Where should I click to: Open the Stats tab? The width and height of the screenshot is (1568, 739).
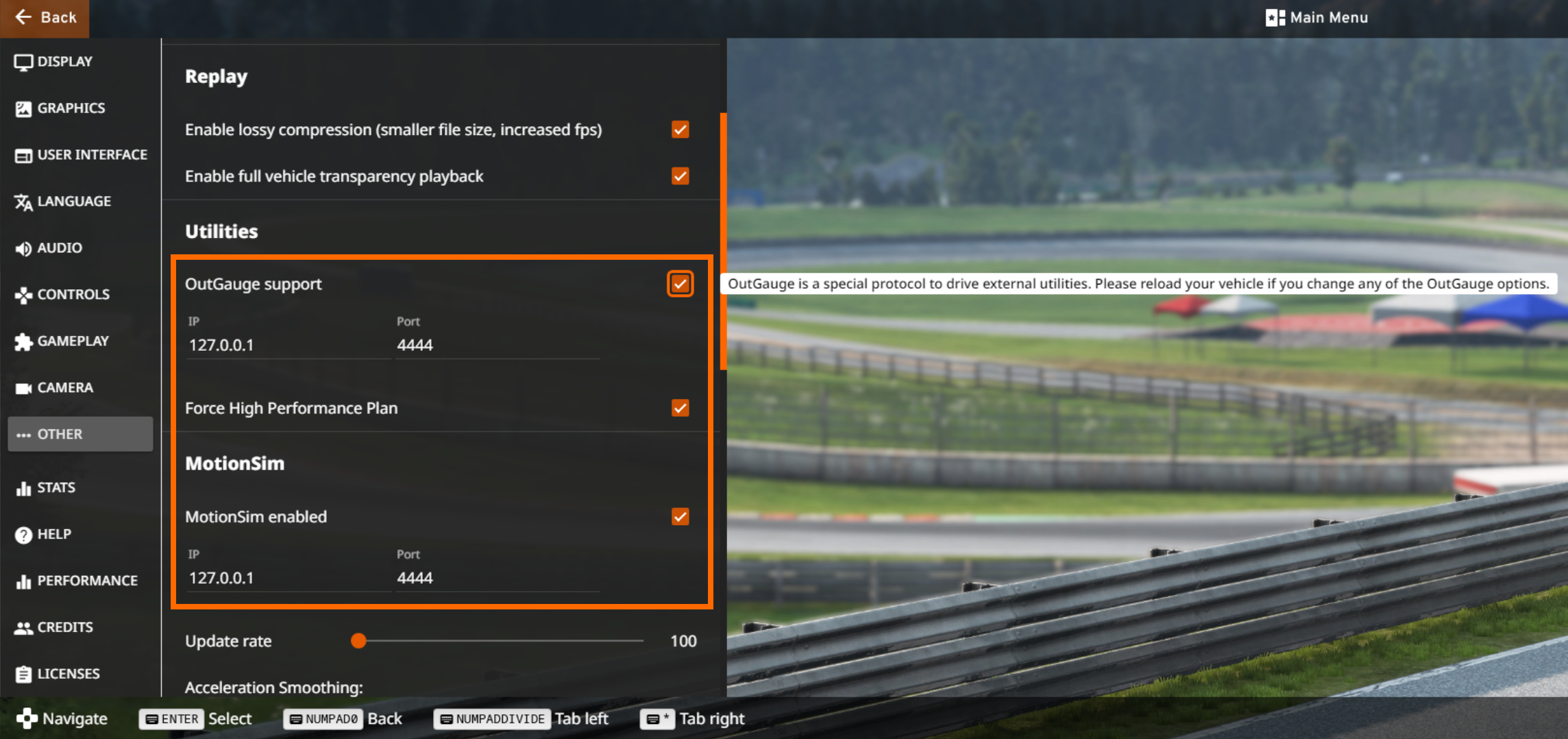[x=56, y=488]
